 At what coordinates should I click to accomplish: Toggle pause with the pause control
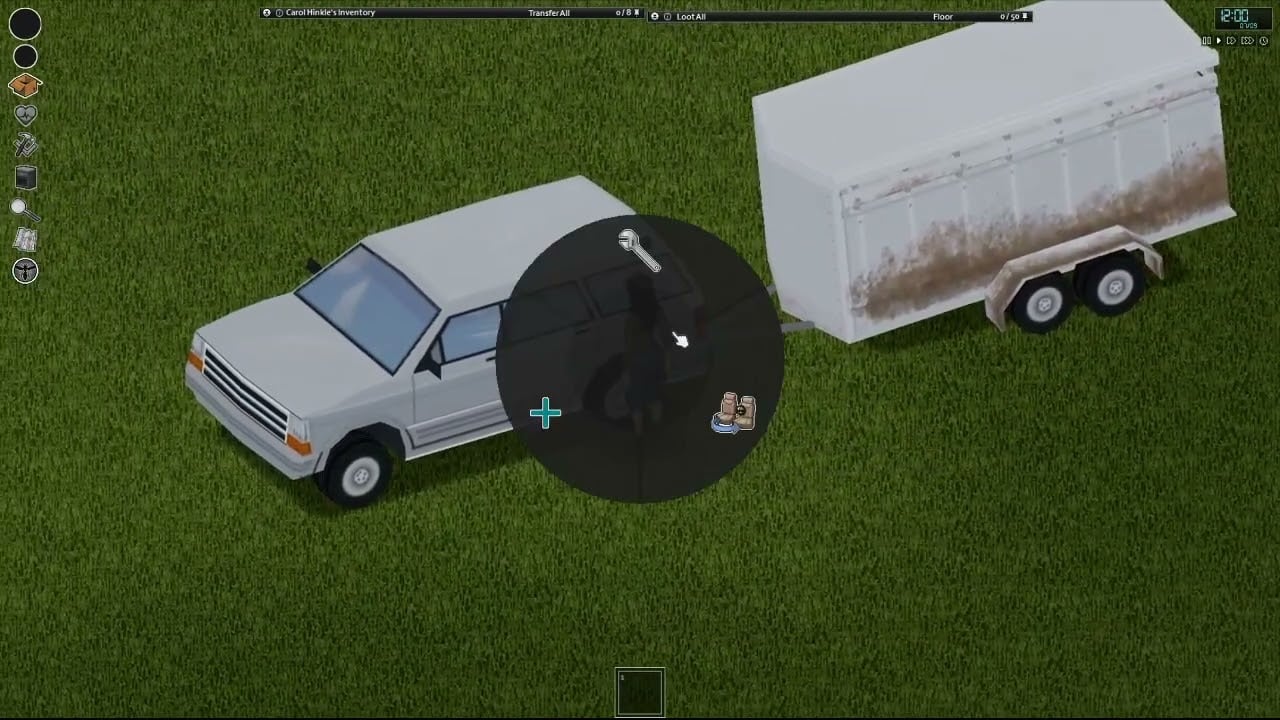click(1207, 40)
